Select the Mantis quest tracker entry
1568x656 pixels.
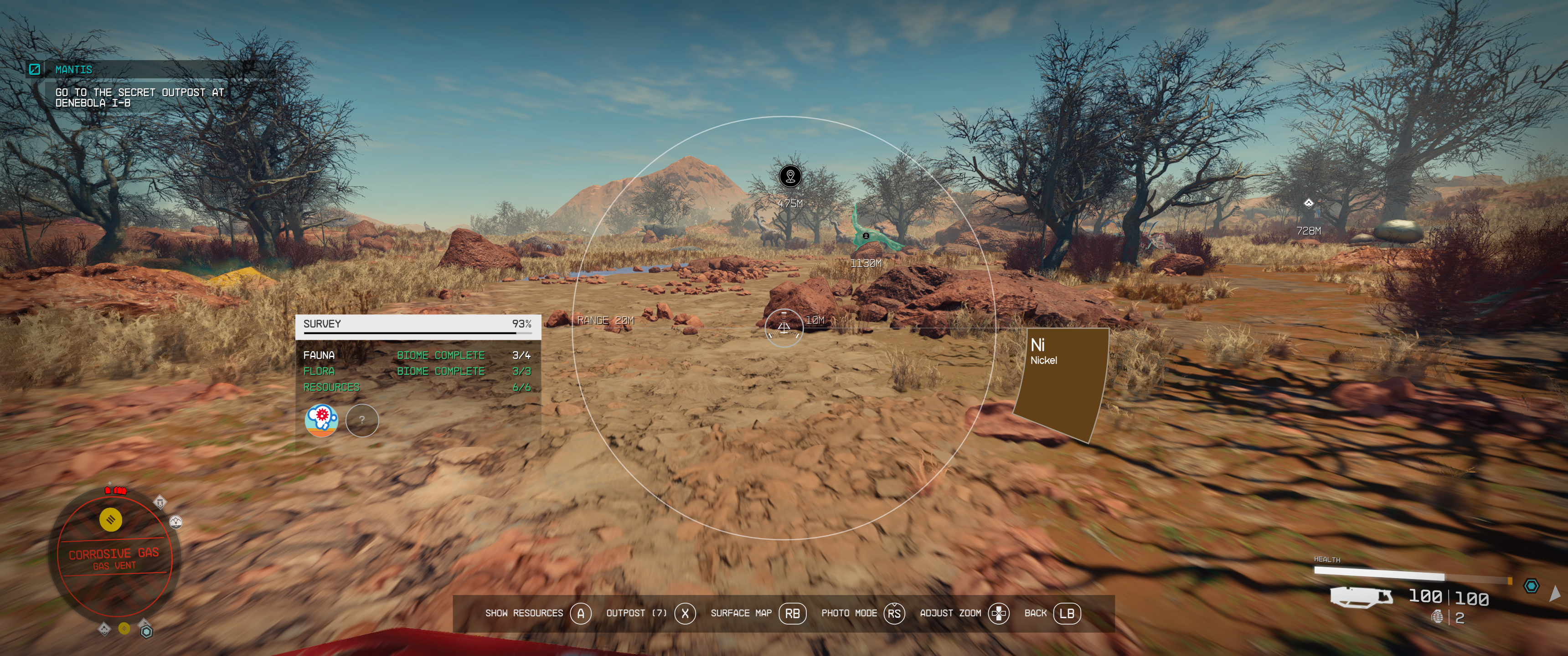(x=73, y=70)
